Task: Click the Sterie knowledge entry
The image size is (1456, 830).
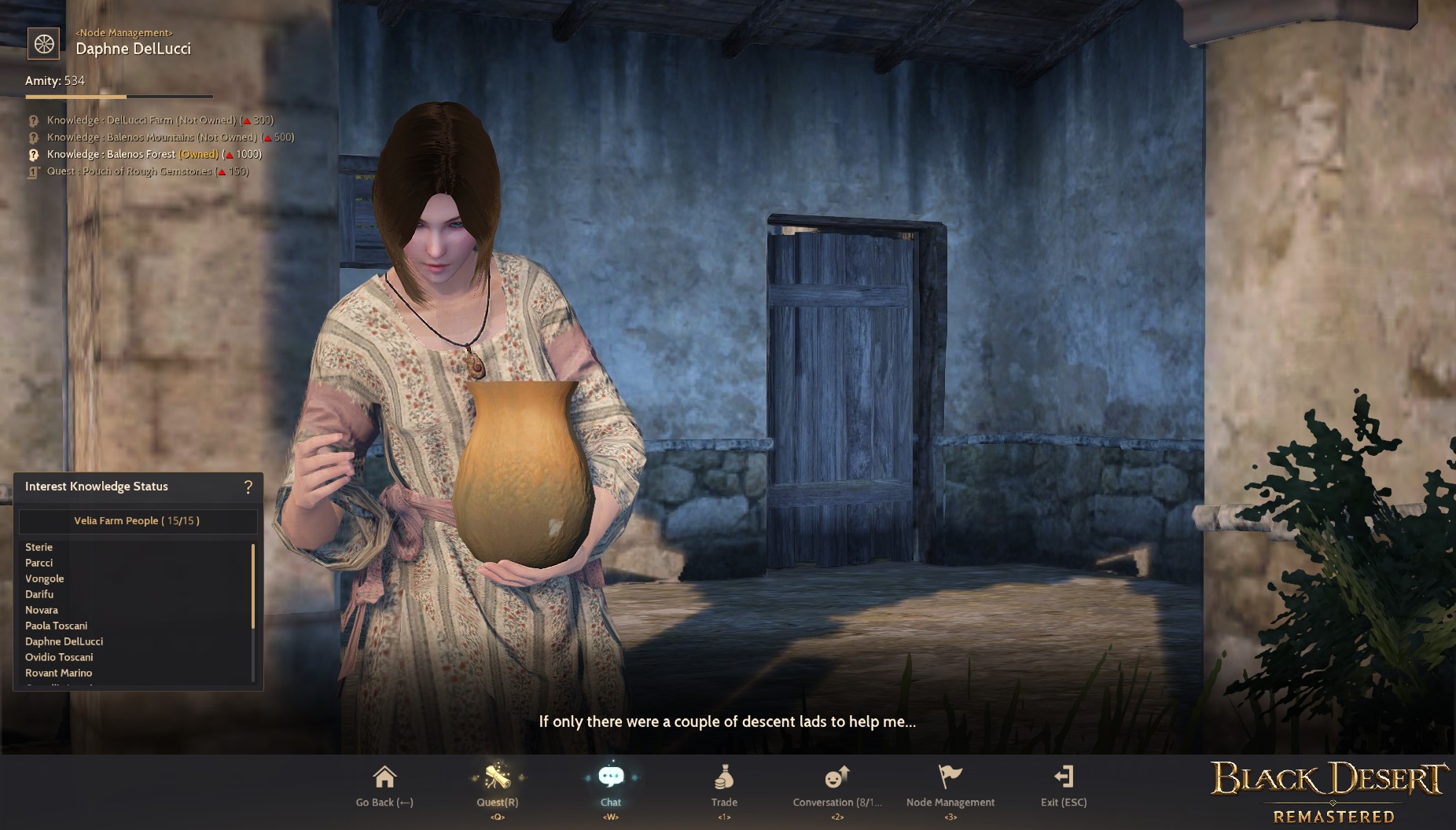Action: (39, 547)
